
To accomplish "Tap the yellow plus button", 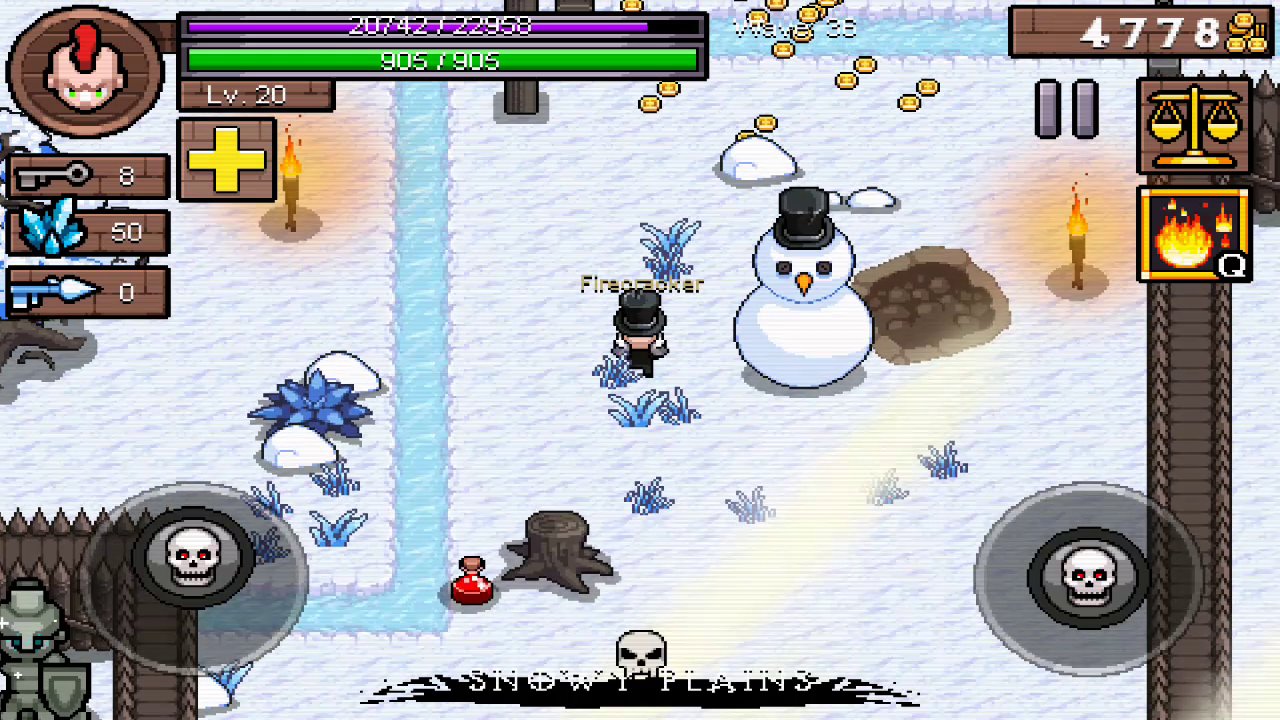I will coord(226,160).
